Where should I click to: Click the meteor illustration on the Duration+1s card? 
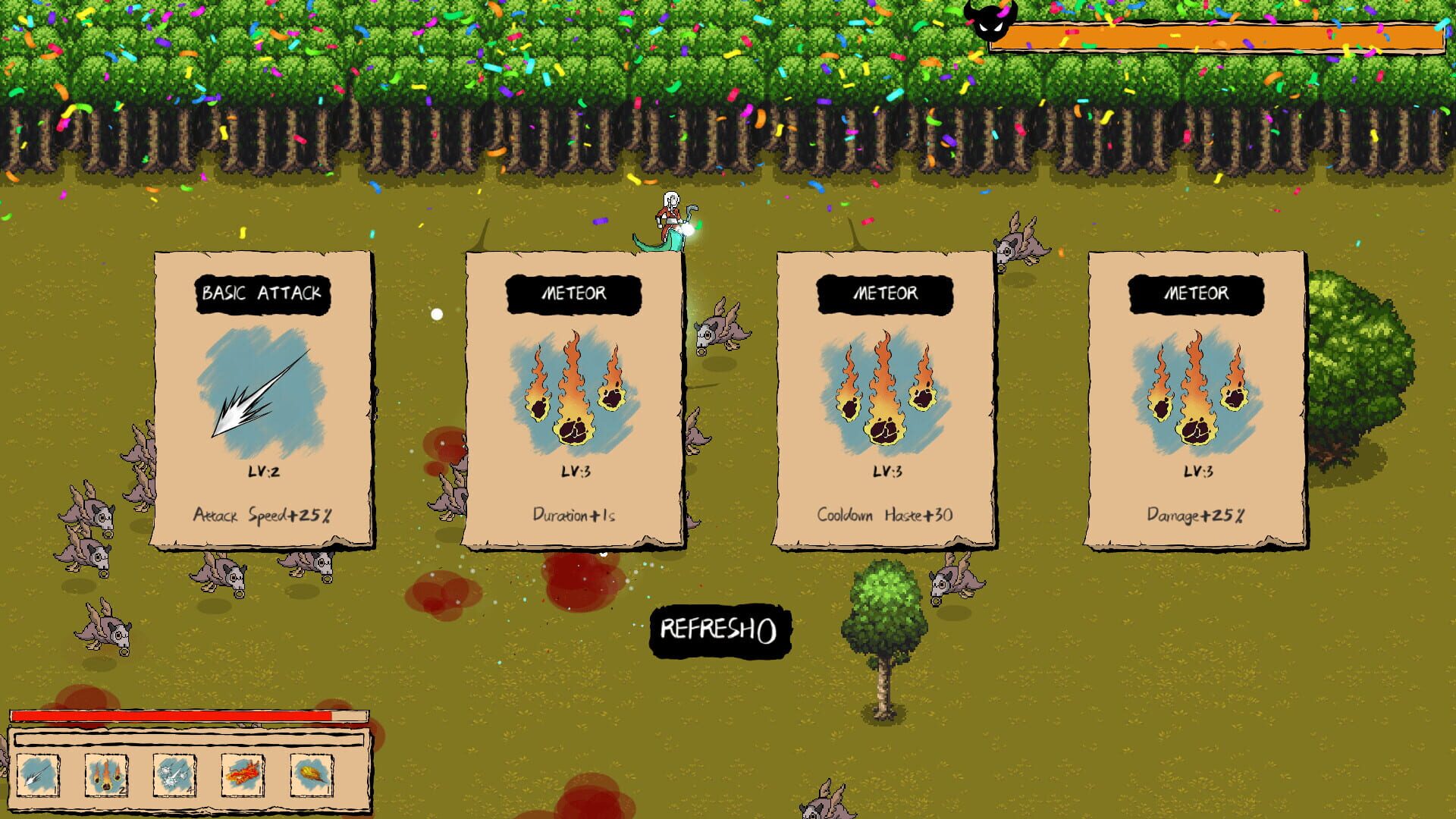click(573, 391)
